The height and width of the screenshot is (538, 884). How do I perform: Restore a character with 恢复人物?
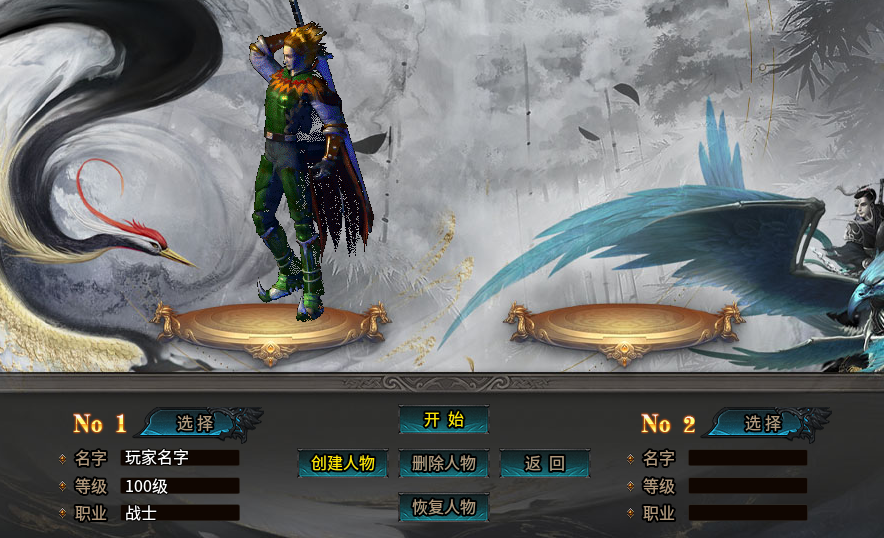443,508
